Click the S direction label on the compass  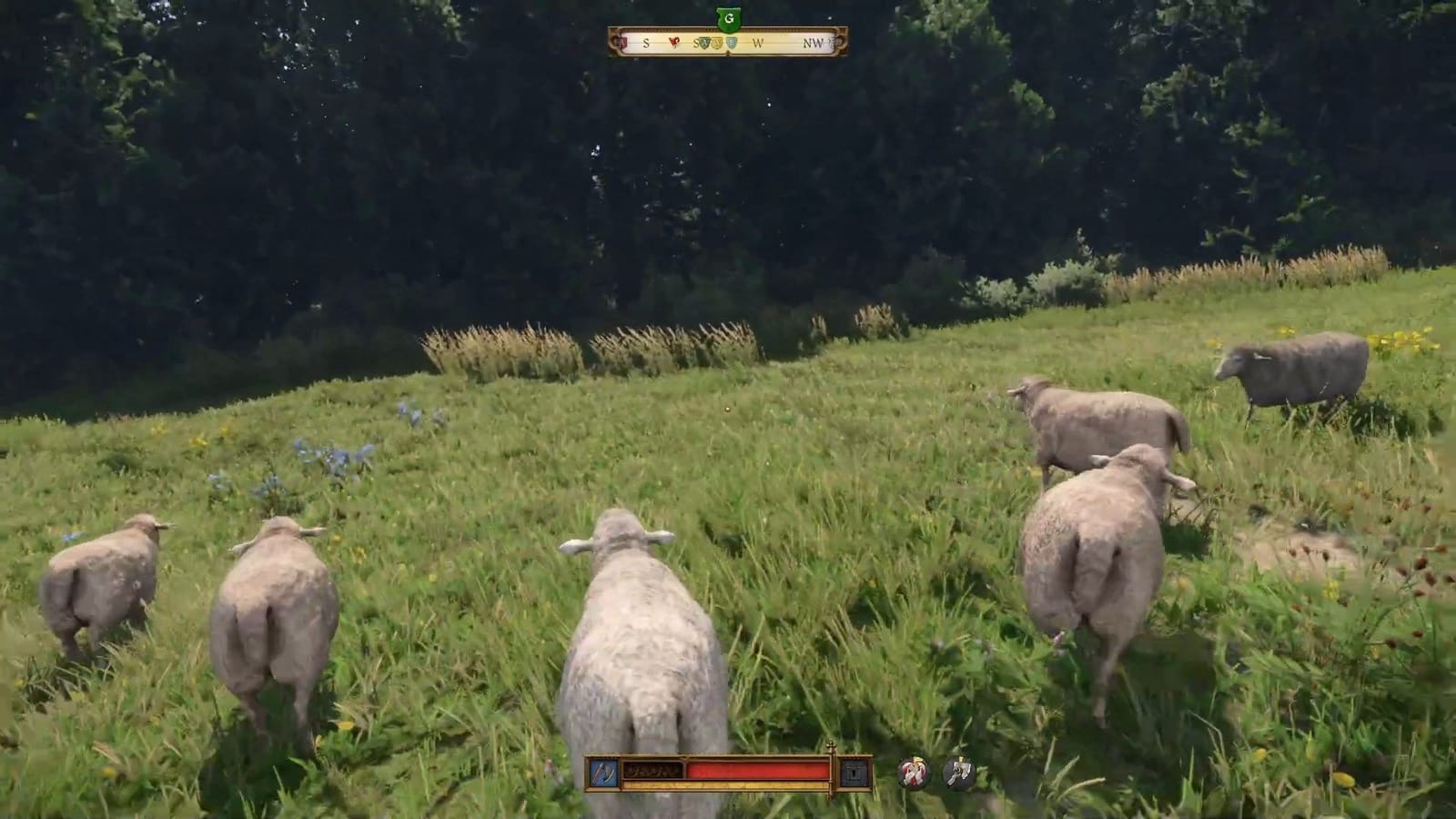(646, 42)
